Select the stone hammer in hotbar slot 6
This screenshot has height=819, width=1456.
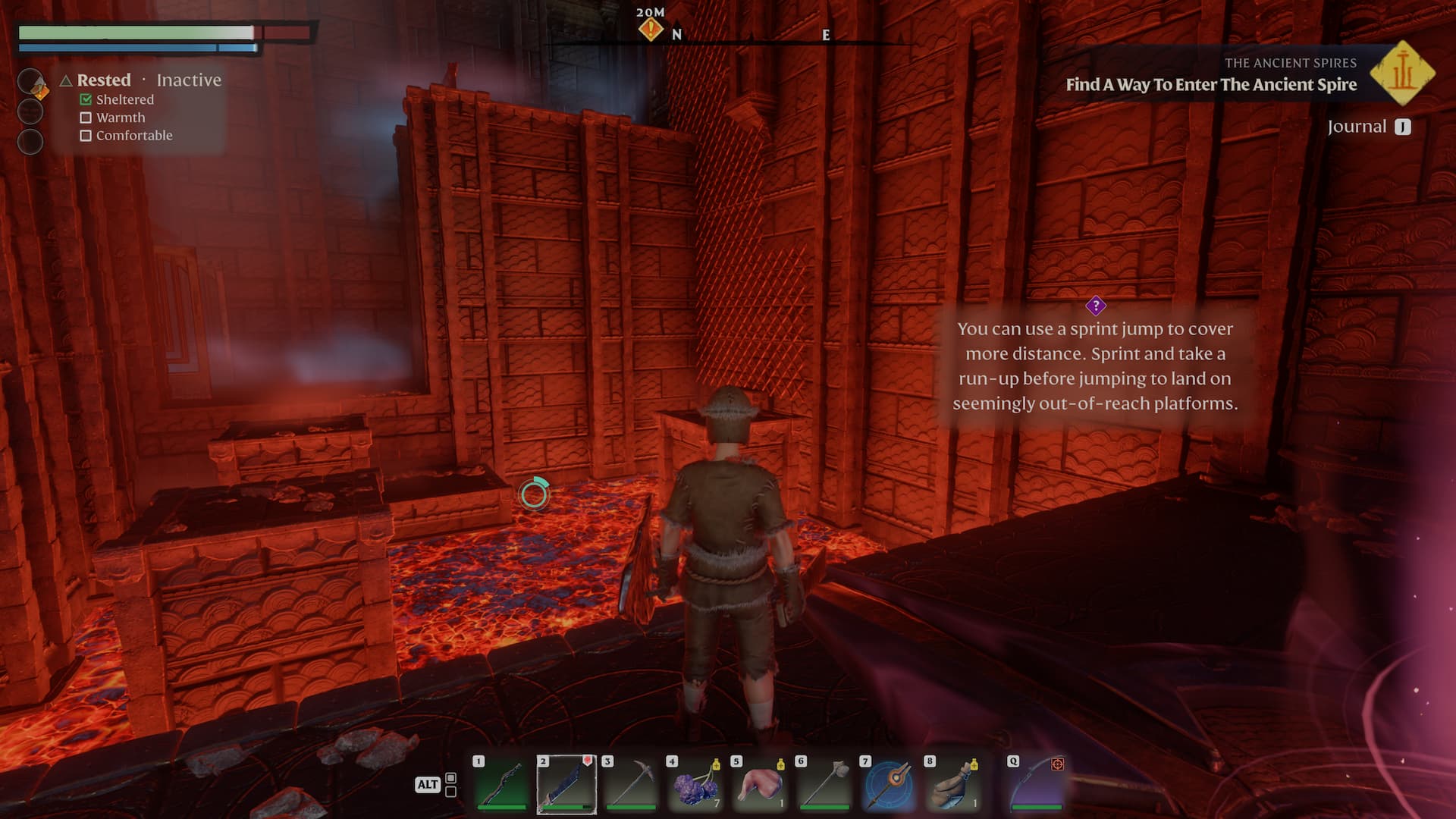tap(824, 784)
